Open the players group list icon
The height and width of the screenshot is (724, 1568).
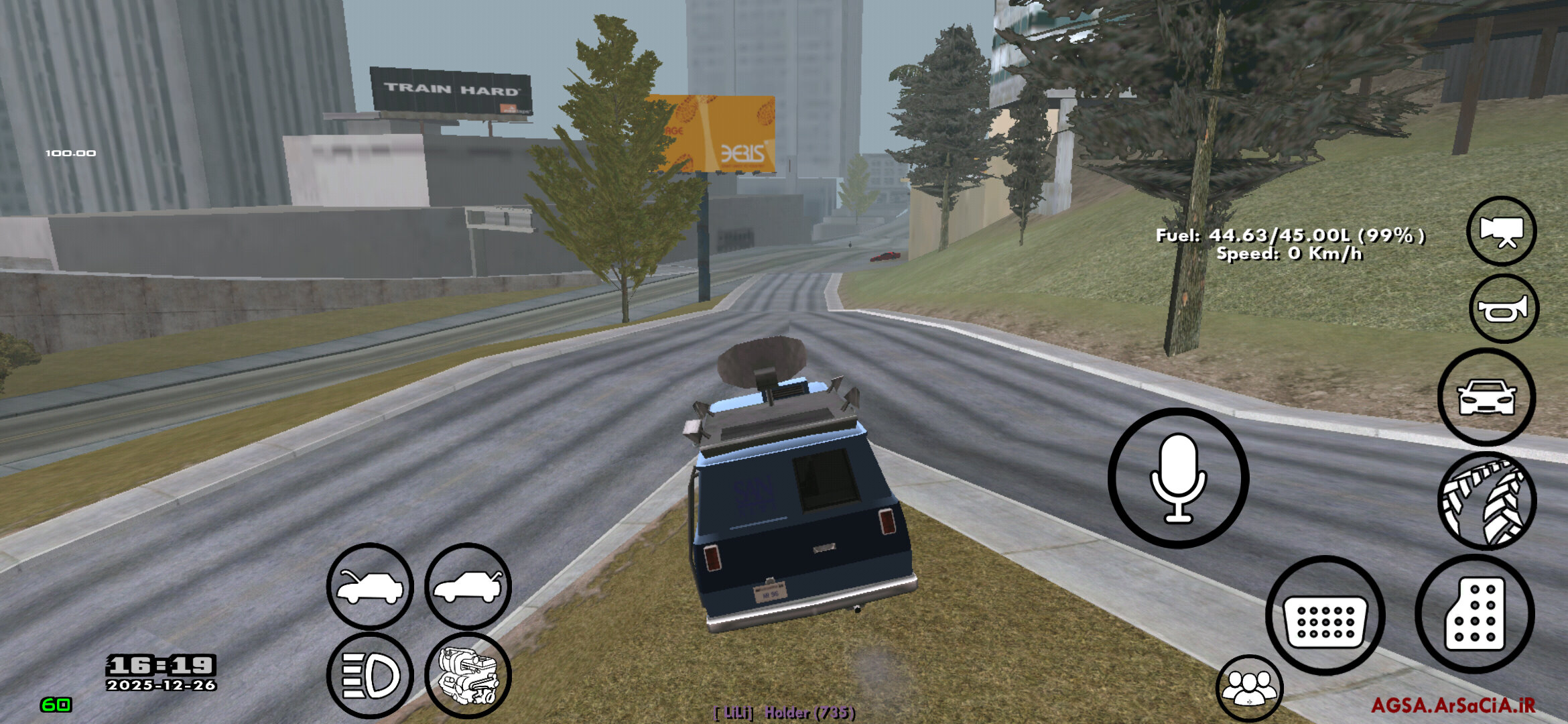click(x=1249, y=688)
